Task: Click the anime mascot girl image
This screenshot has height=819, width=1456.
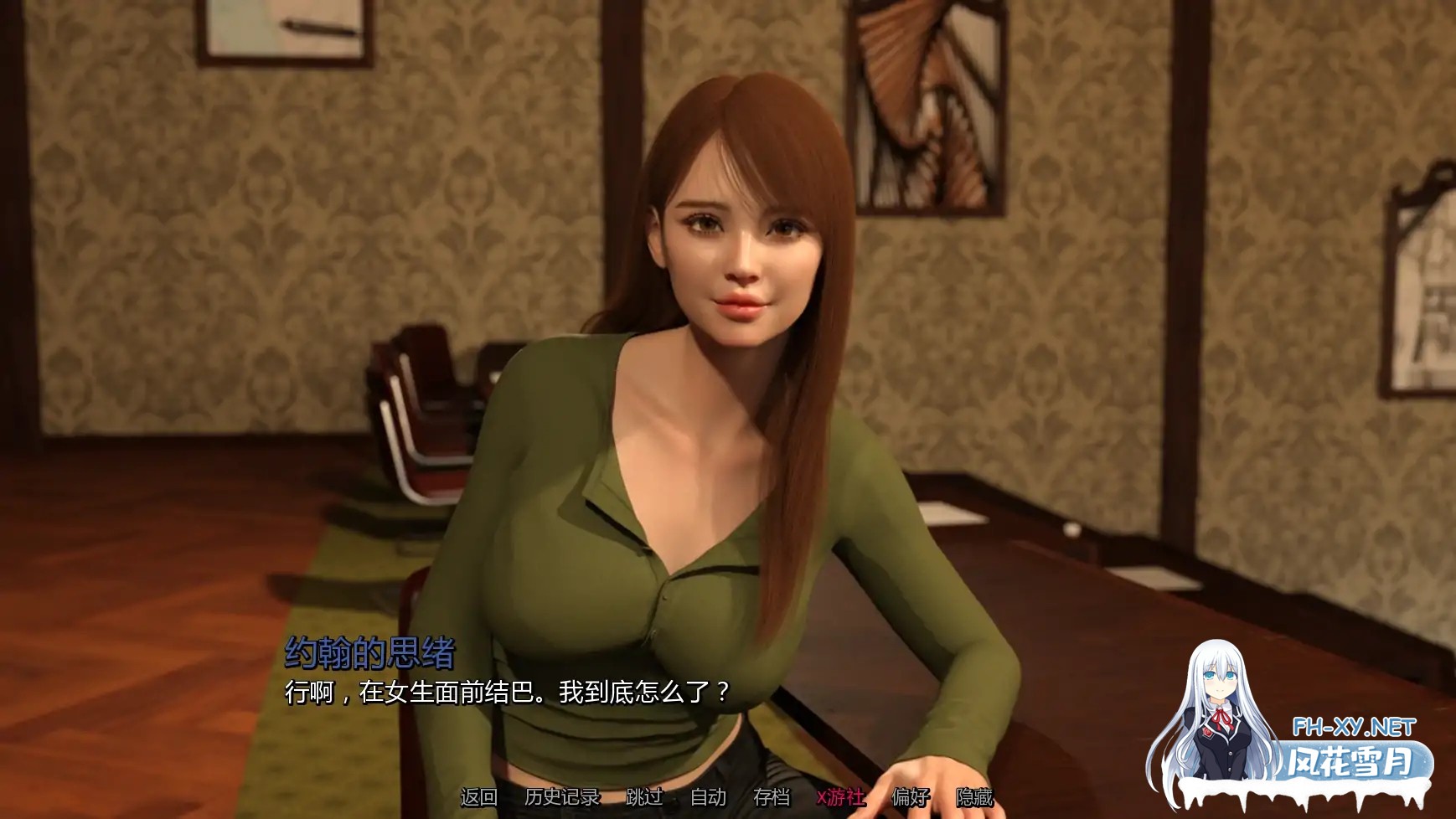Action: [1216, 716]
